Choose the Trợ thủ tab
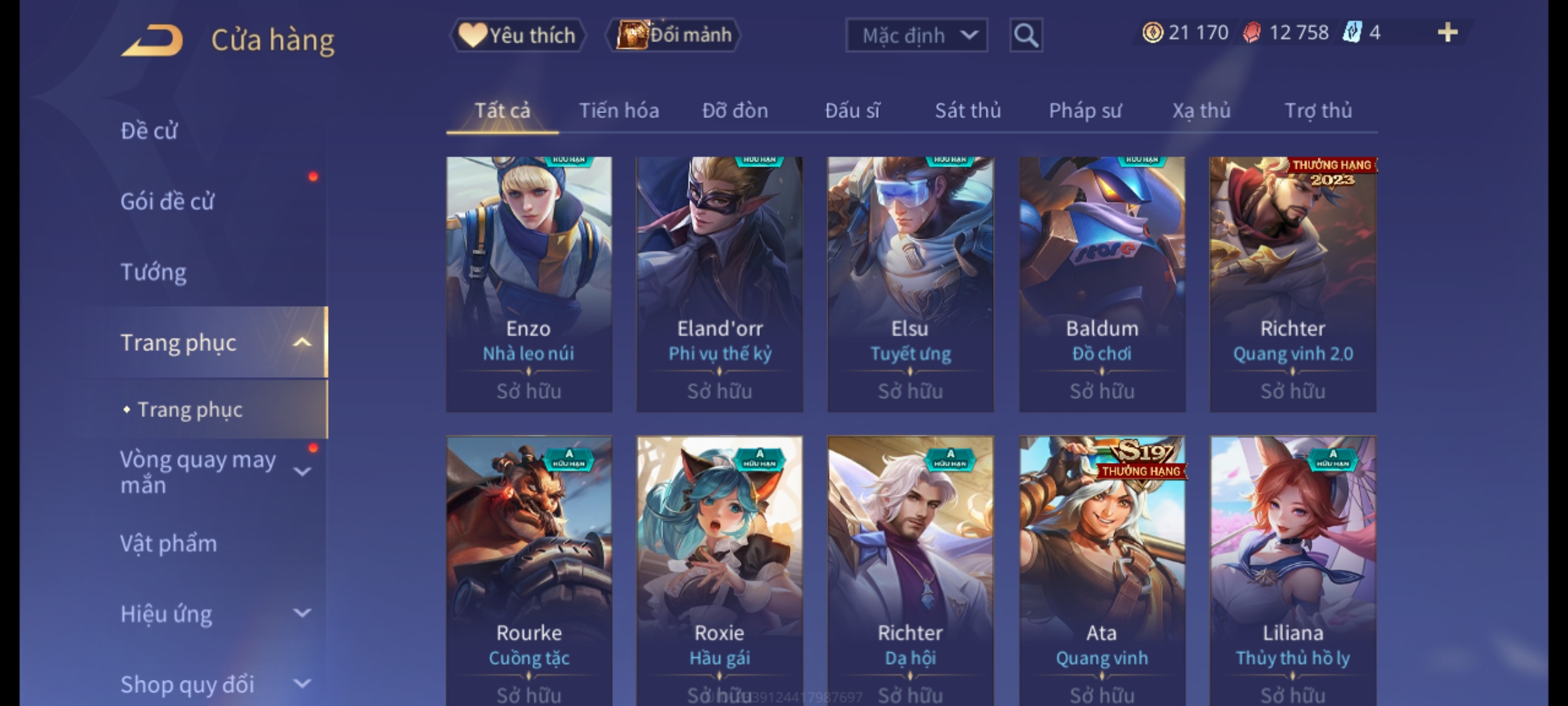 coord(1318,110)
